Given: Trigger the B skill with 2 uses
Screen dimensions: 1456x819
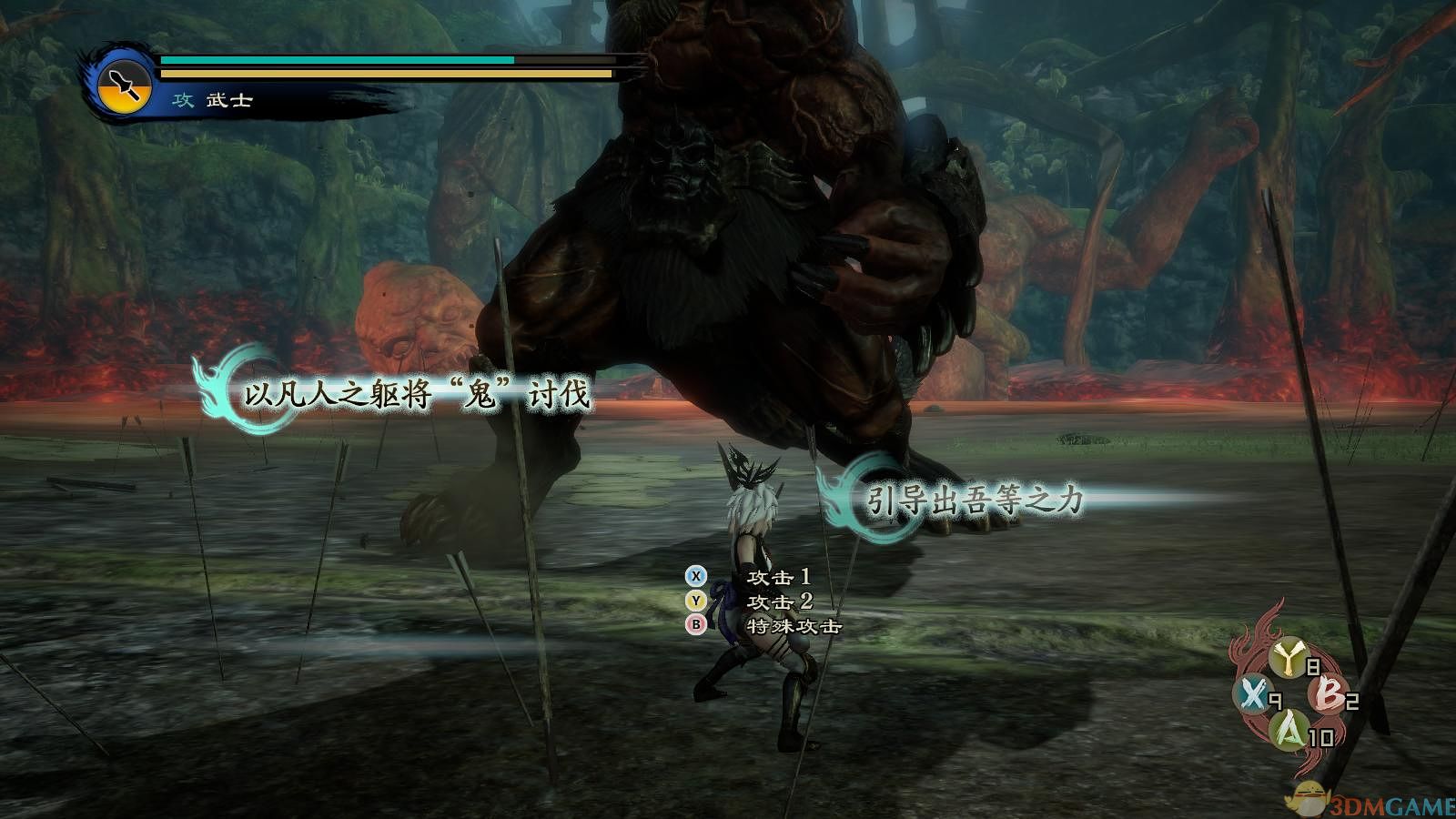Looking at the screenshot, I should [x=1327, y=695].
